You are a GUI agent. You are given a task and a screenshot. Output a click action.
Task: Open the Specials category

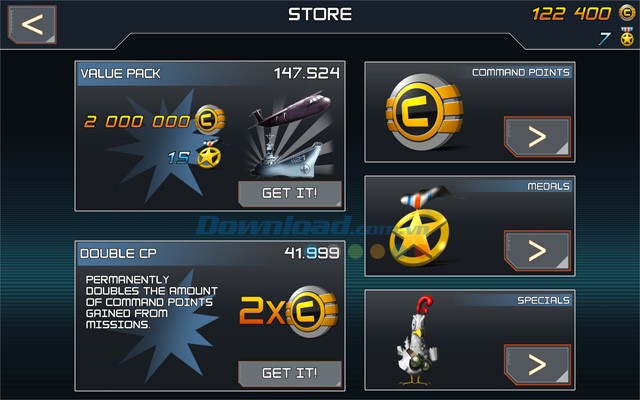pyautogui.click(x=537, y=364)
